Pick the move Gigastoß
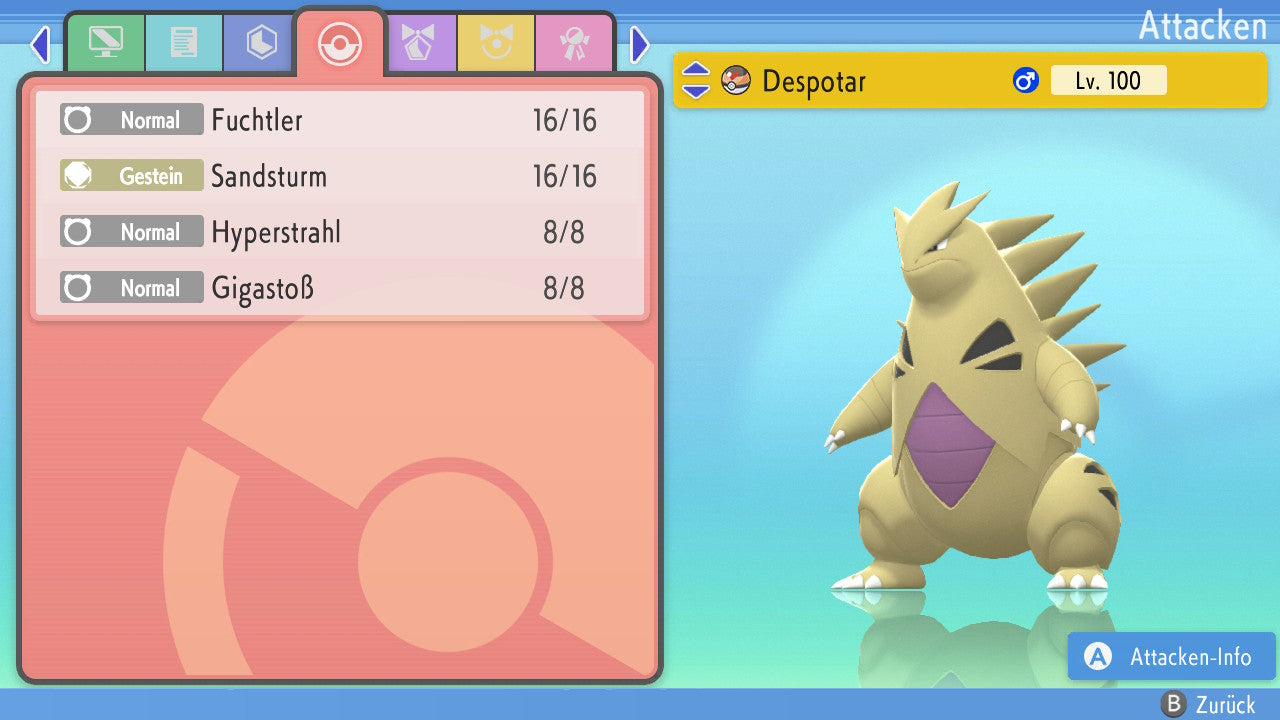This screenshot has width=1280, height=720. click(x=340, y=289)
